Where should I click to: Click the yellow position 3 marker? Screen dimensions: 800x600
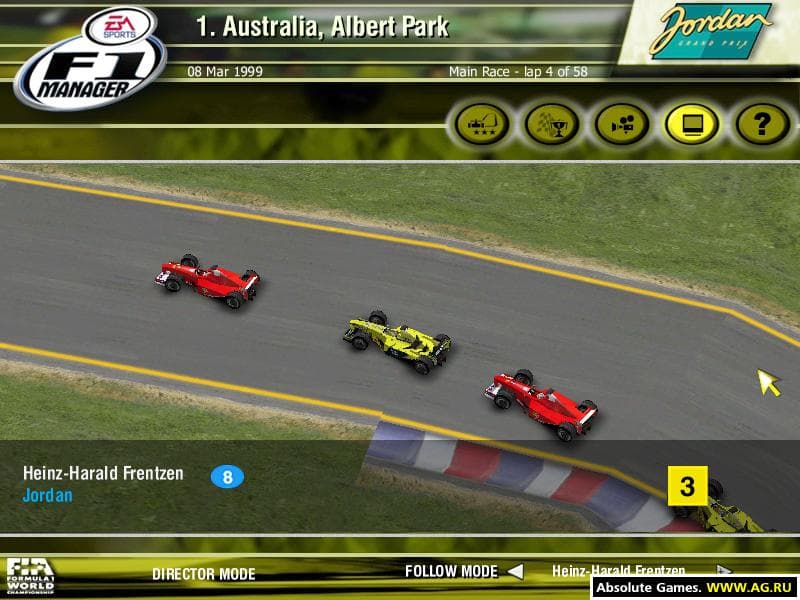tap(687, 487)
